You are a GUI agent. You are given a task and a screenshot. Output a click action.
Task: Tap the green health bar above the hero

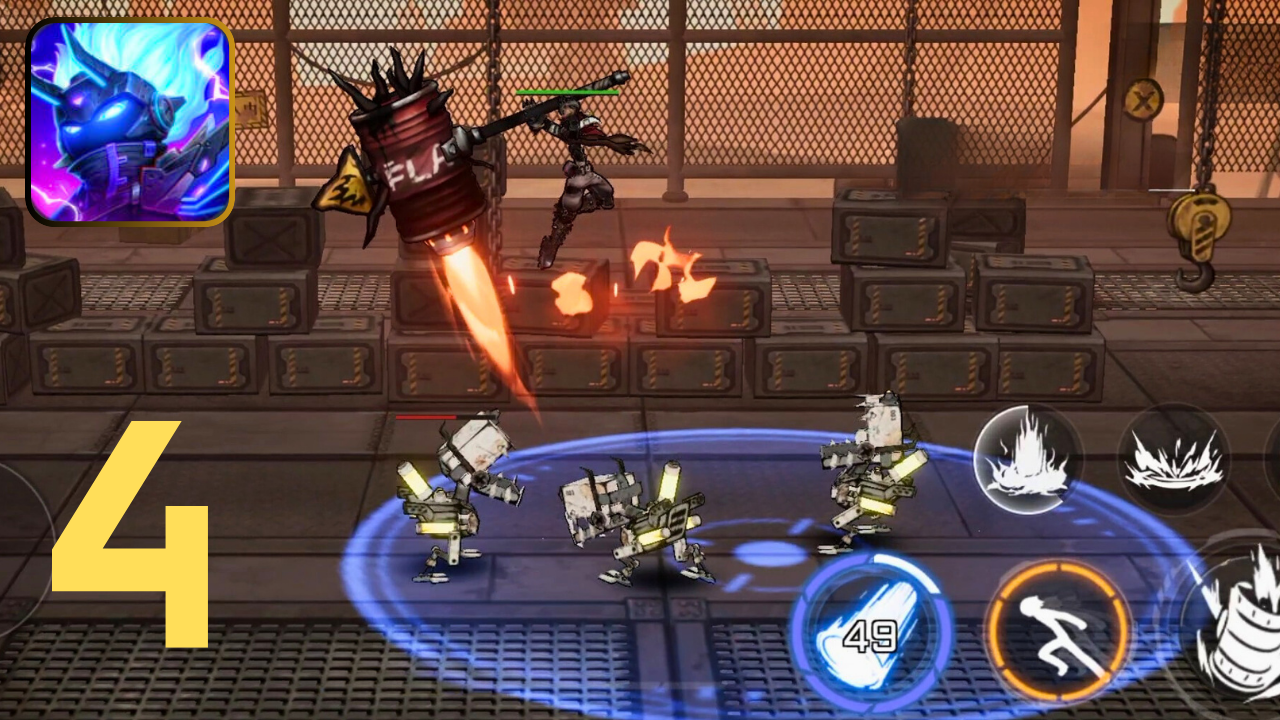coord(565,90)
